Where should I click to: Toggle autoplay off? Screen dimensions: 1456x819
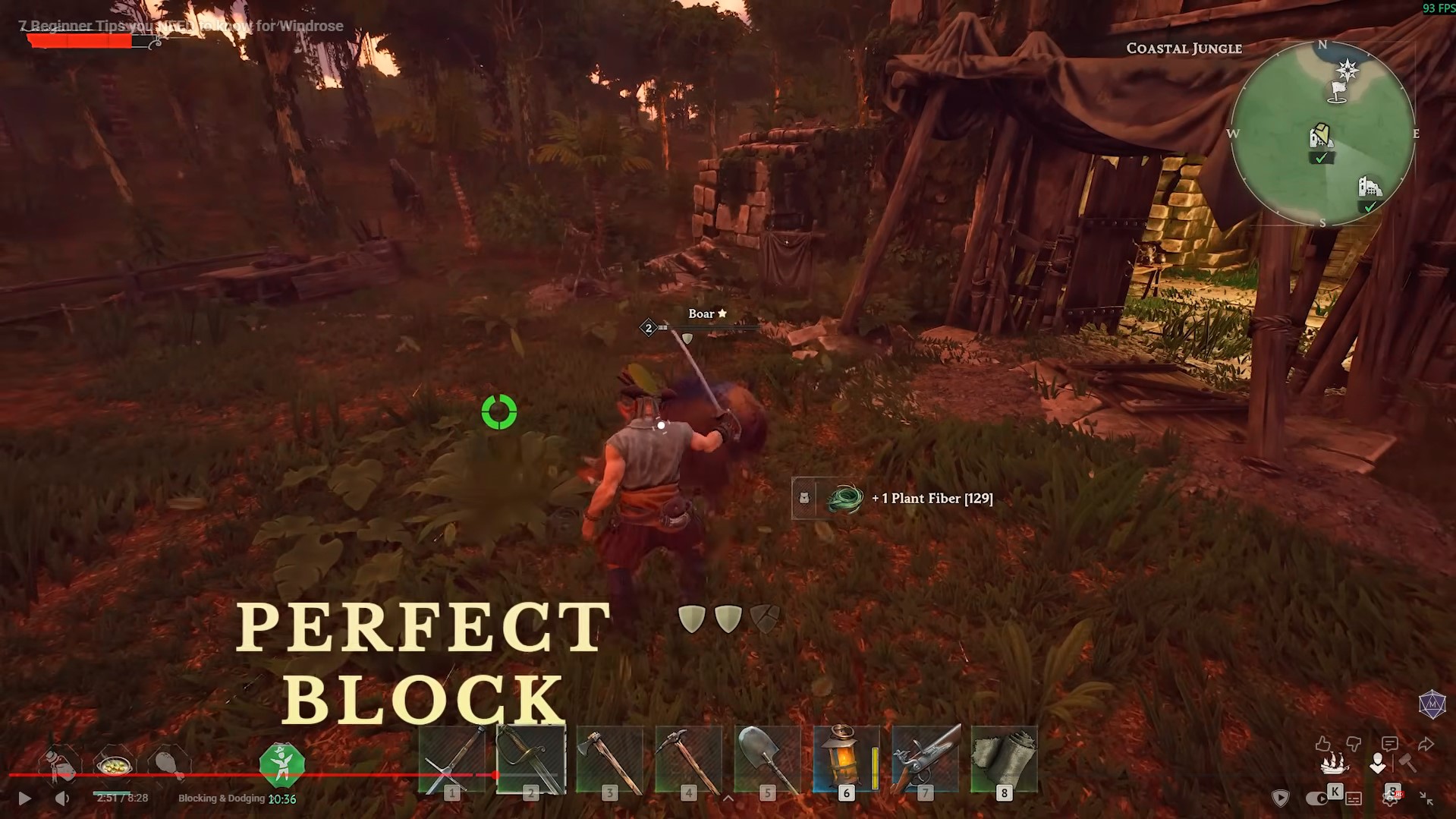point(1317,799)
